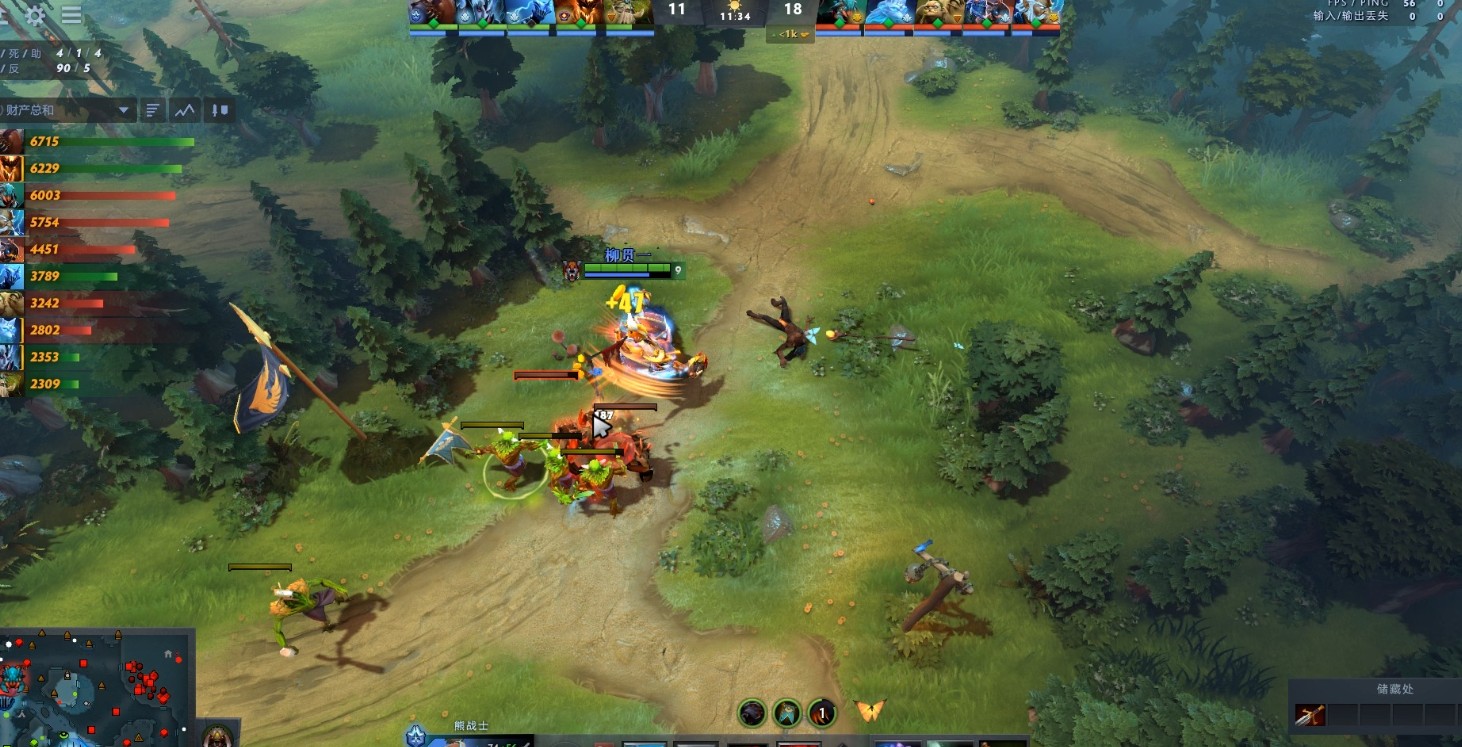The height and width of the screenshot is (747, 1462).
Task: Open the settings gear icon
Action: coord(36,15)
